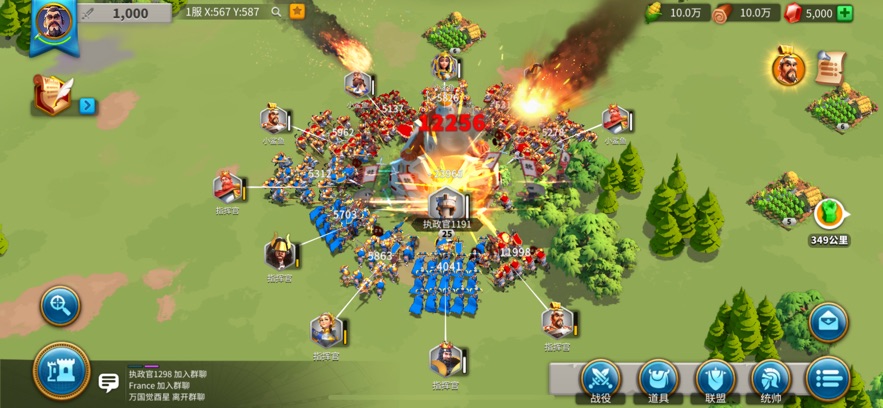Open the mail envelope
883x408 pixels.
click(828, 322)
